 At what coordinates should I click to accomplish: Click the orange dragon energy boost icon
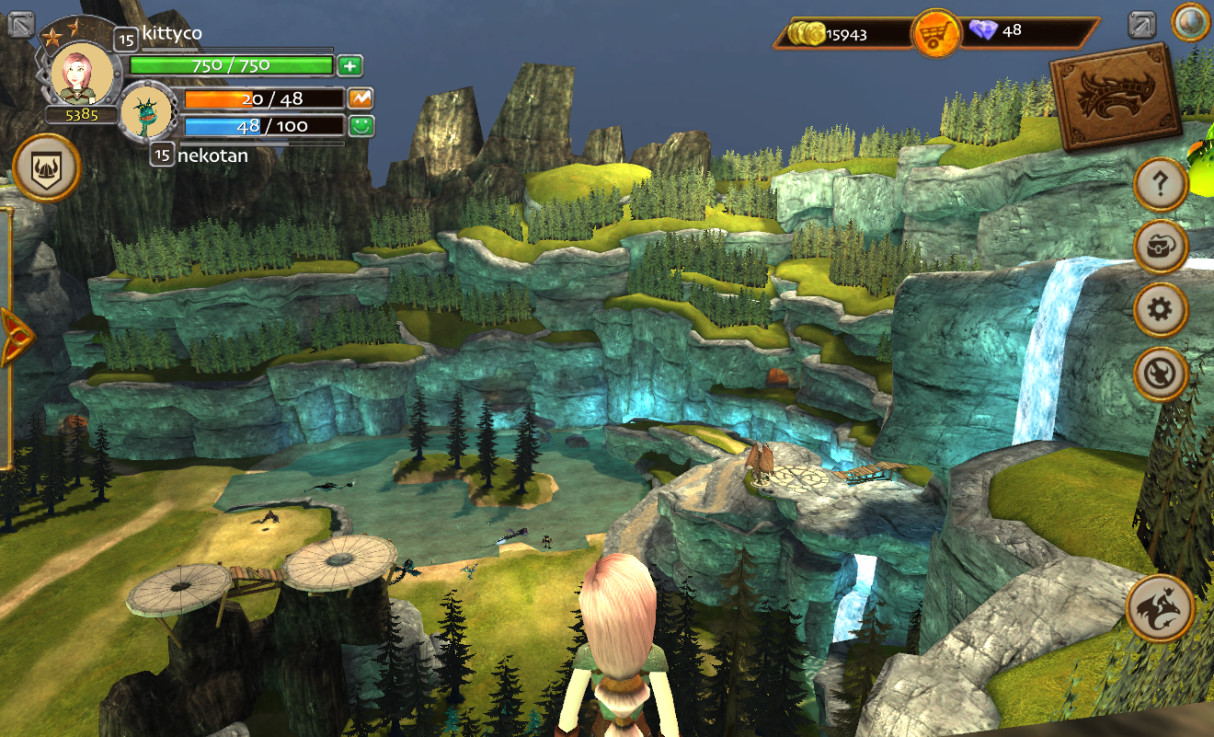[360, 99]
